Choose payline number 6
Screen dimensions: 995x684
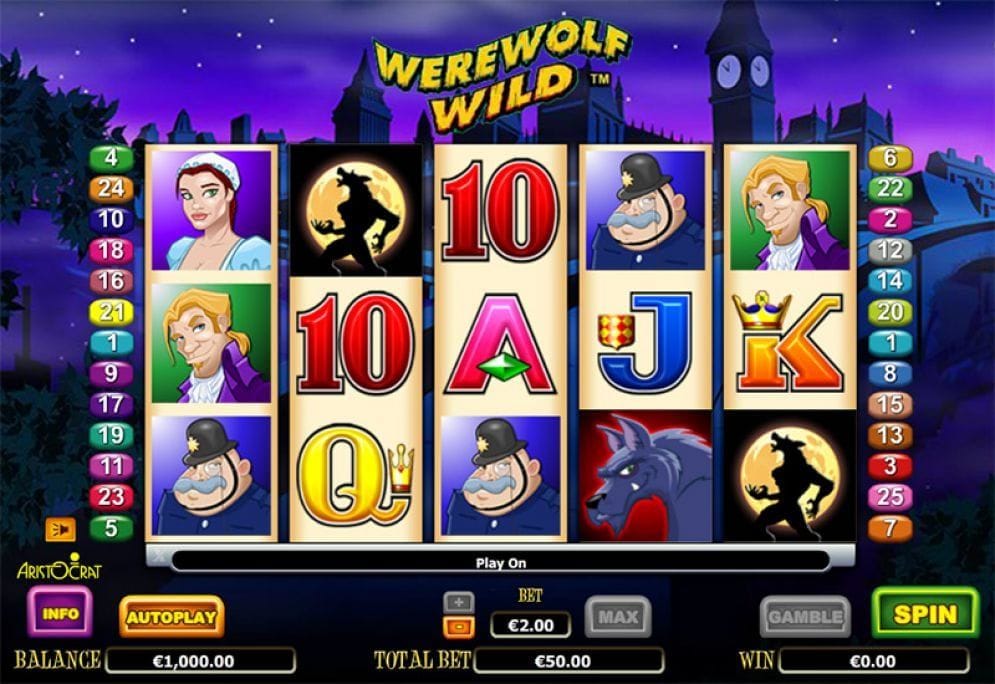click(890, 158)
